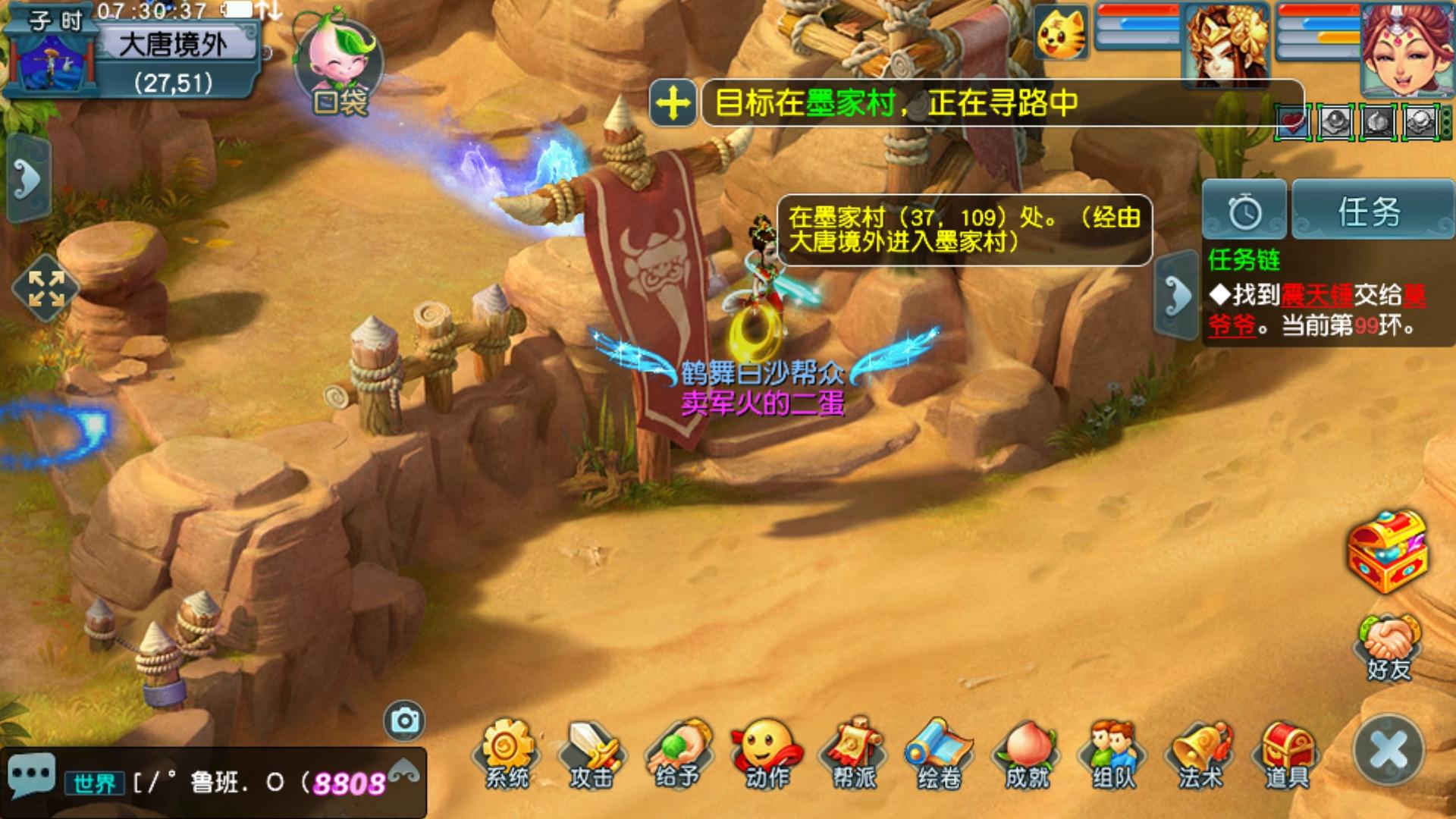Open the 组队 team panel
This screenshot has height=819, width=1456.
click(x=1113, y=752)
